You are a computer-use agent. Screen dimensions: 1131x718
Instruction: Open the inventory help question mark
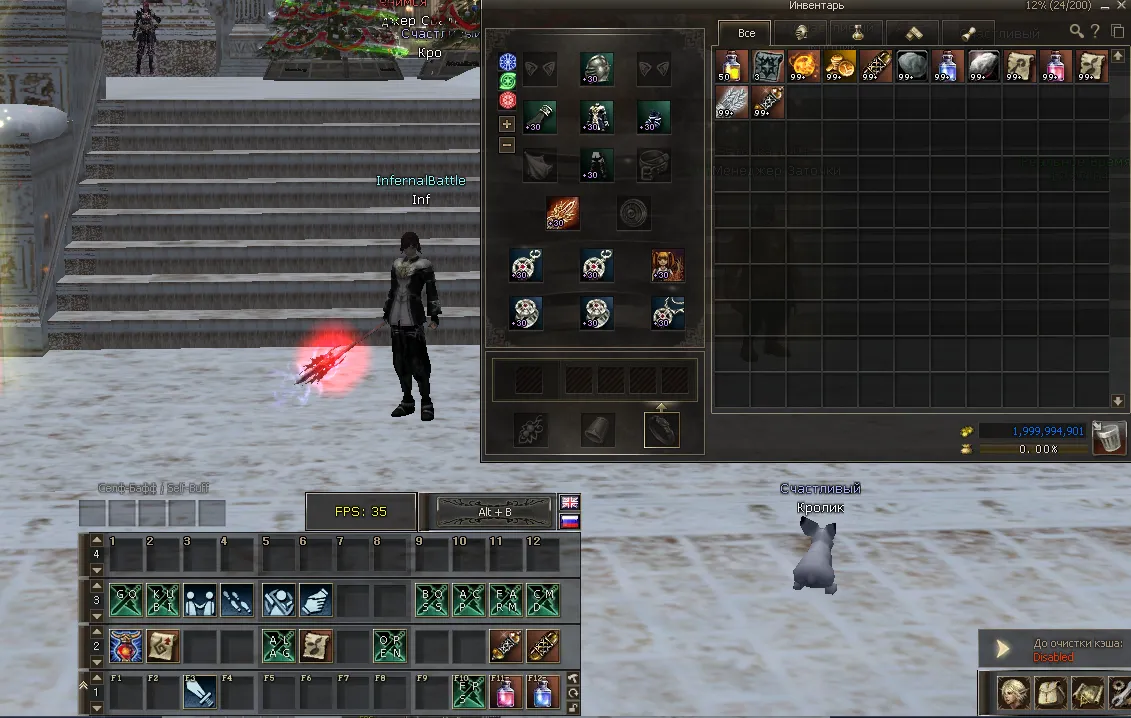coord(1097,31)
